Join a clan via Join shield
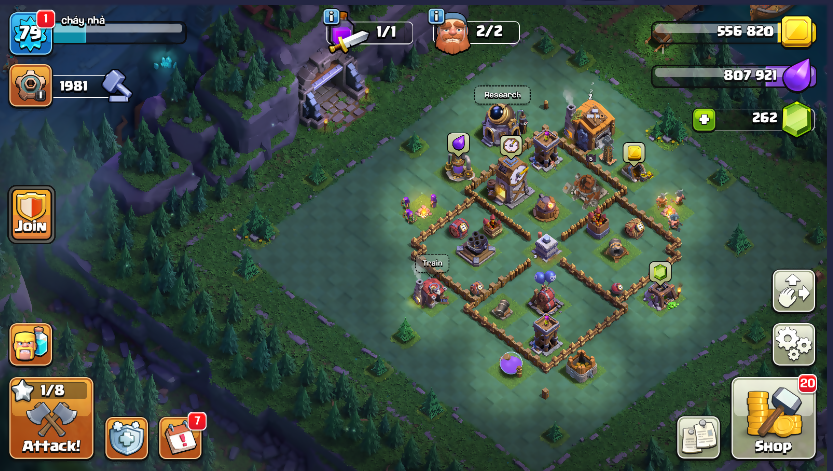This screenshot has width=833, height=471. 31,213
